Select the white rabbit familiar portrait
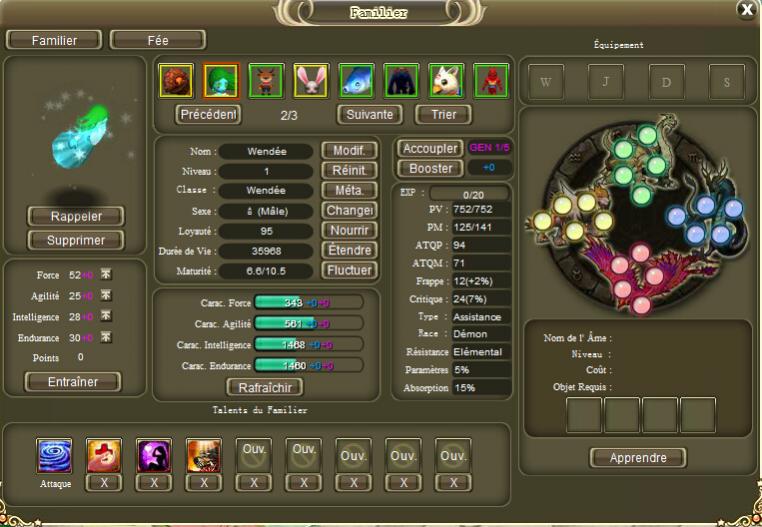The height and width of the screenshot is (527, 762). [x=311, y=80]
